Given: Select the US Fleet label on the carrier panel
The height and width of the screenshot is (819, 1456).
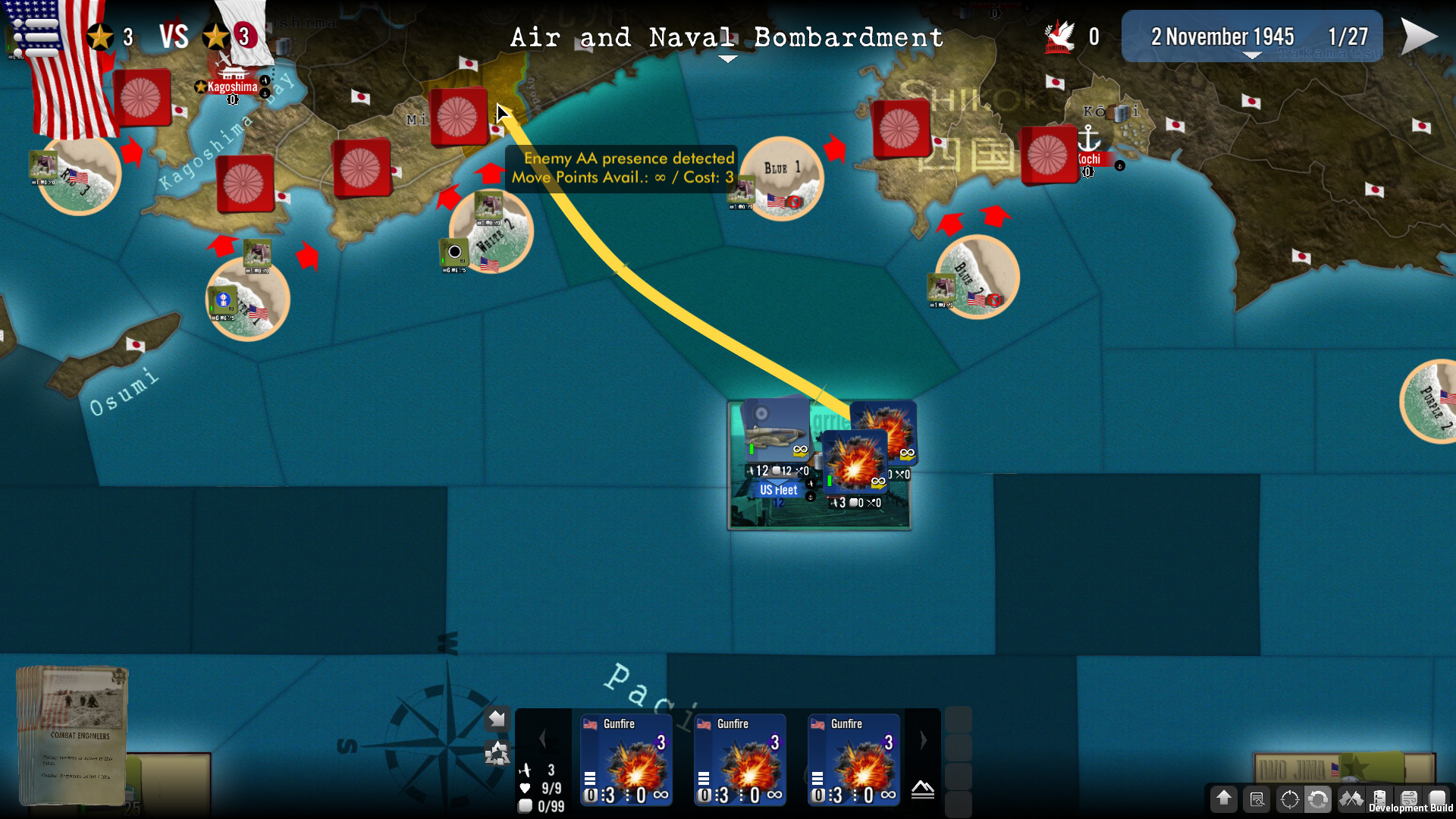Looking at the screenshot, I should click(x=780, y=490).
